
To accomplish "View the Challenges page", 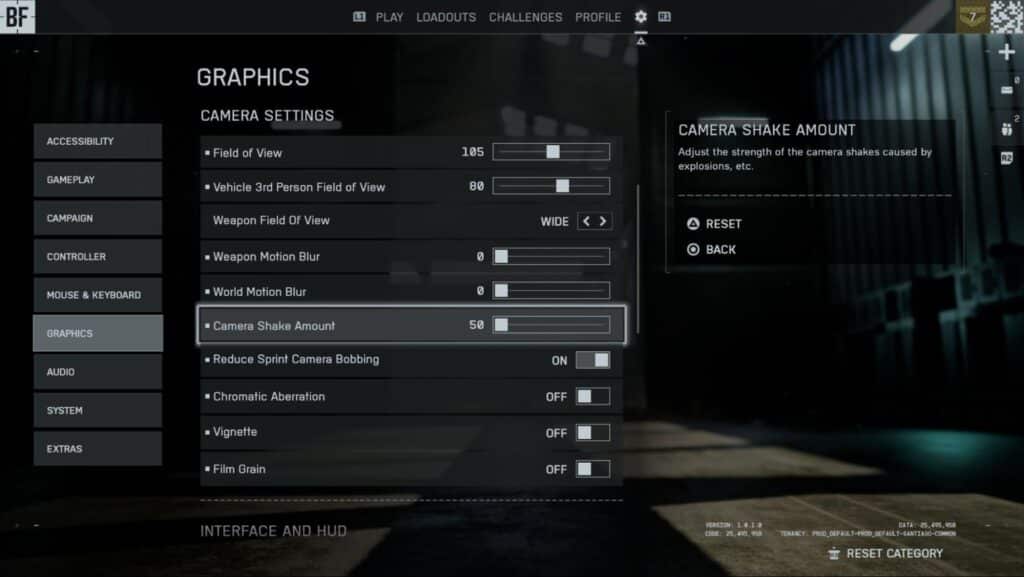I will click(x=525, y=17).
